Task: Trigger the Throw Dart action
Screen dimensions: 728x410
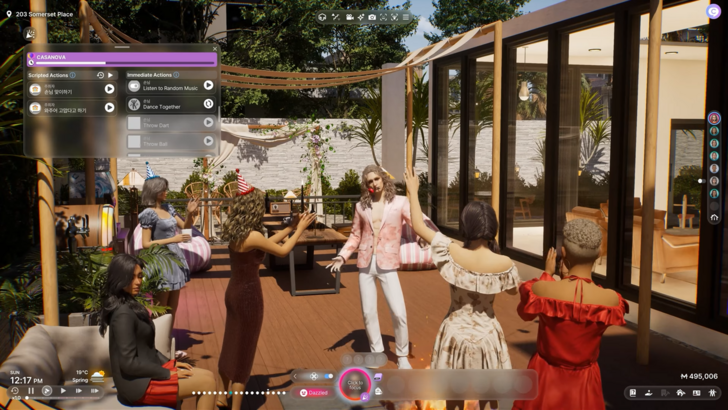Action: 208,122
